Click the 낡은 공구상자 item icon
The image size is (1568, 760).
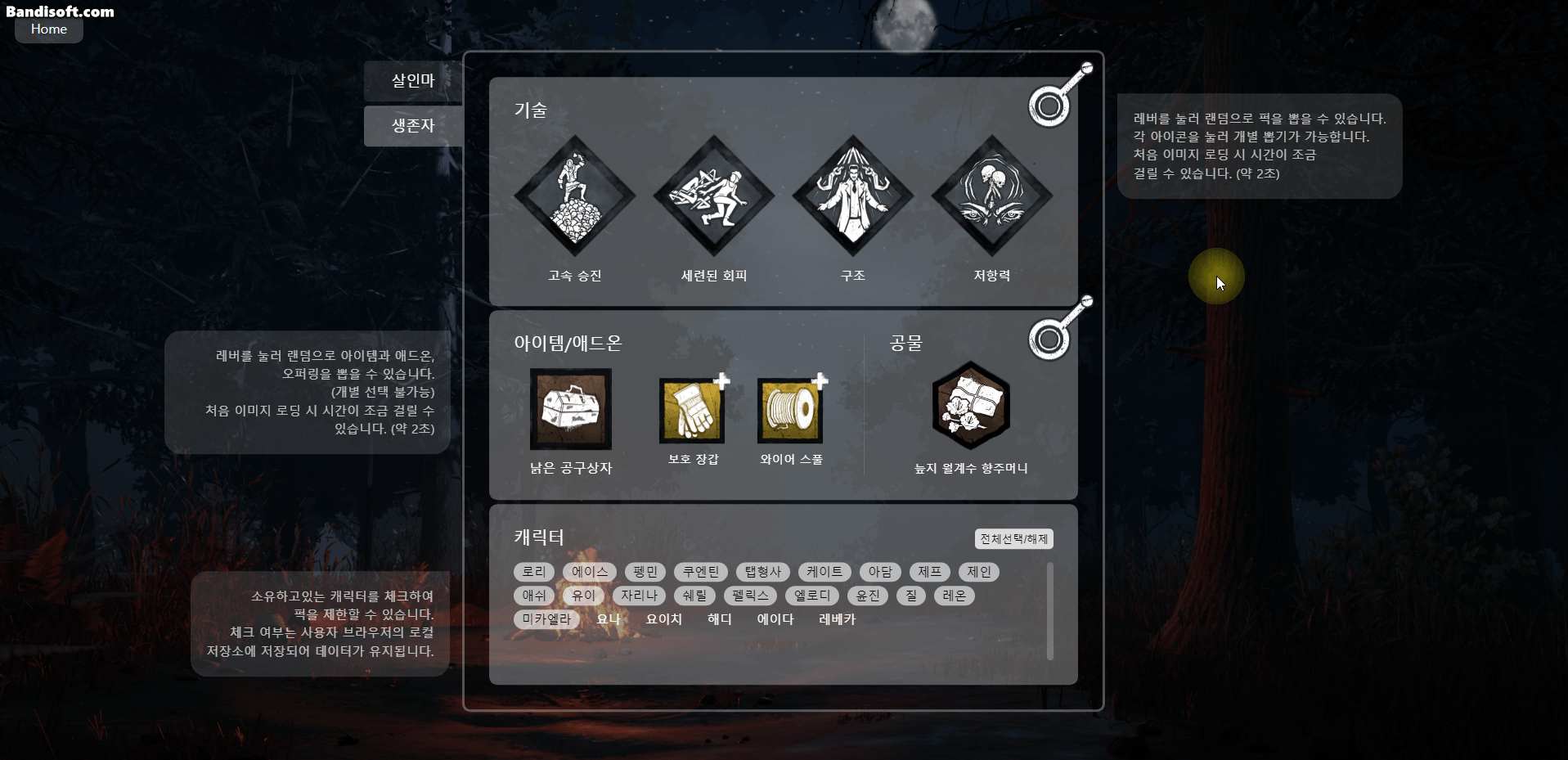coord(570,409)
